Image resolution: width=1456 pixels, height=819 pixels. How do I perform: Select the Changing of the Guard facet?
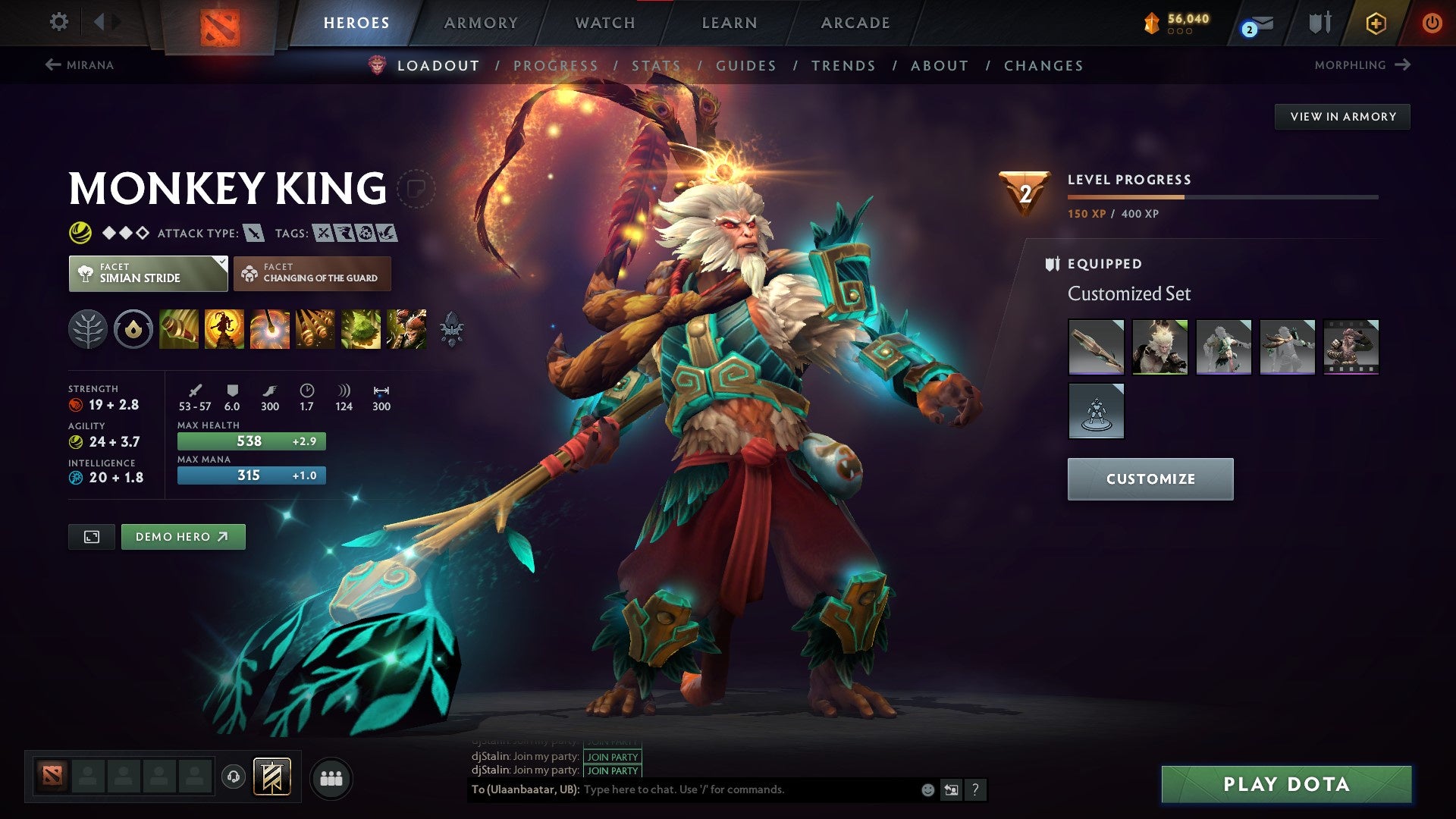[x=313, y=274]
